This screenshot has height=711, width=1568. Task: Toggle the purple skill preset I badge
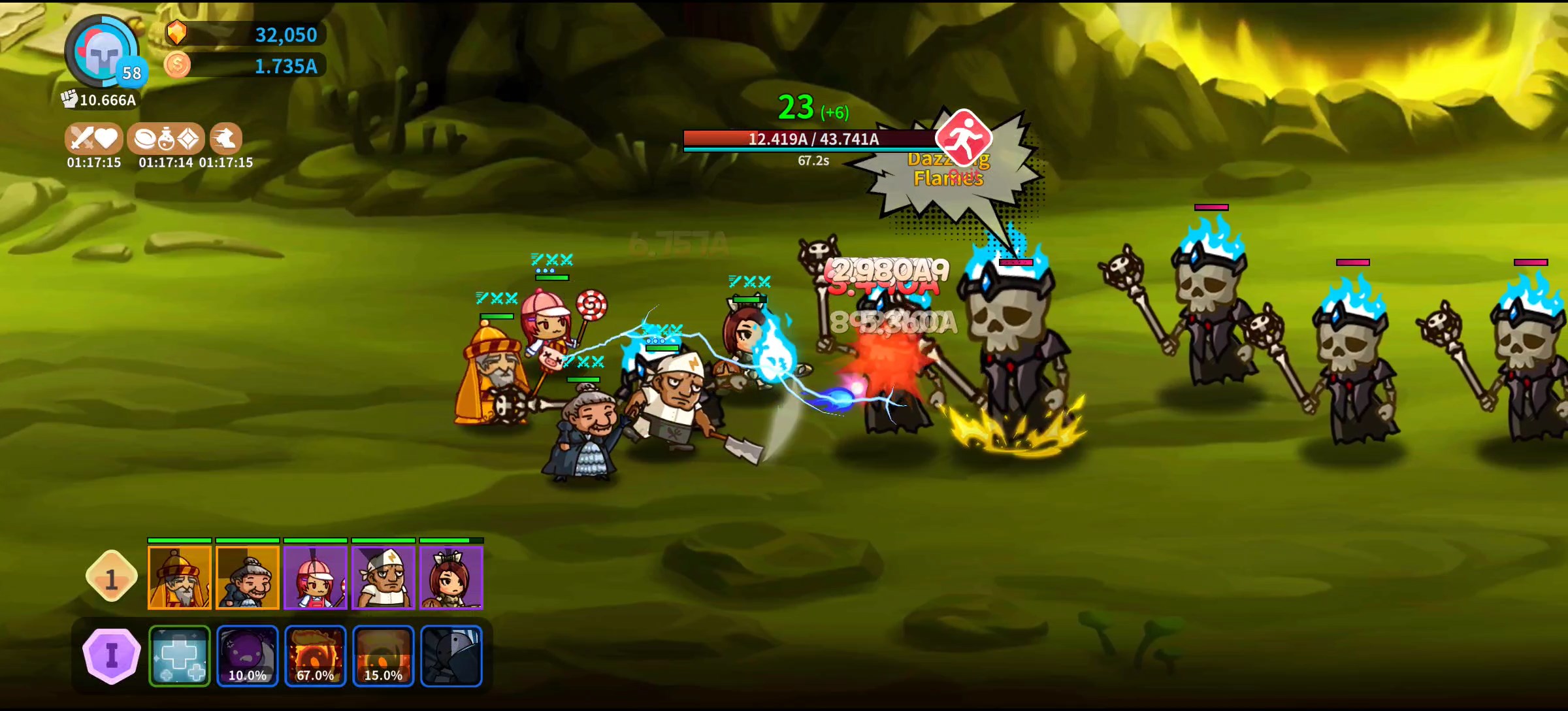112,656
